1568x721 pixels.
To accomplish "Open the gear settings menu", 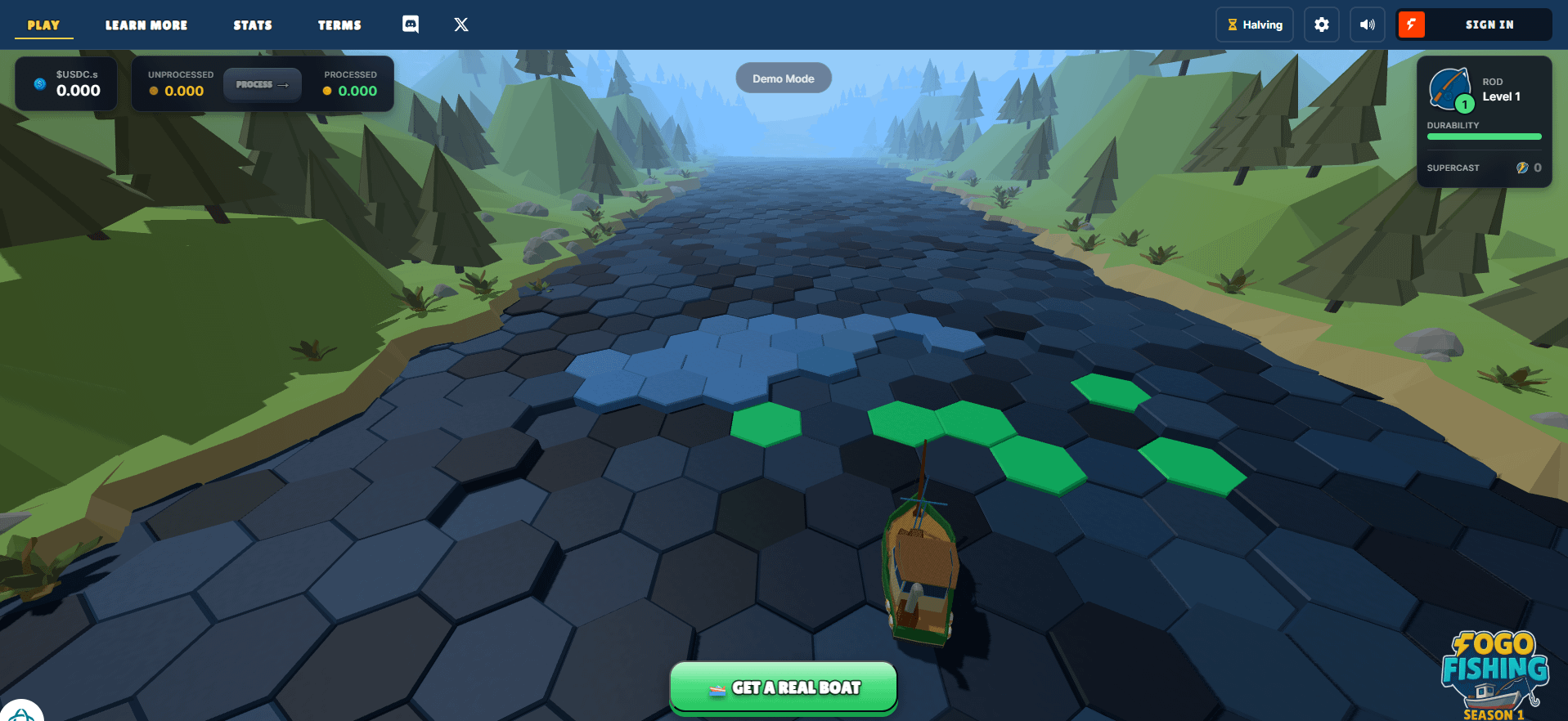I will 1321,25.
